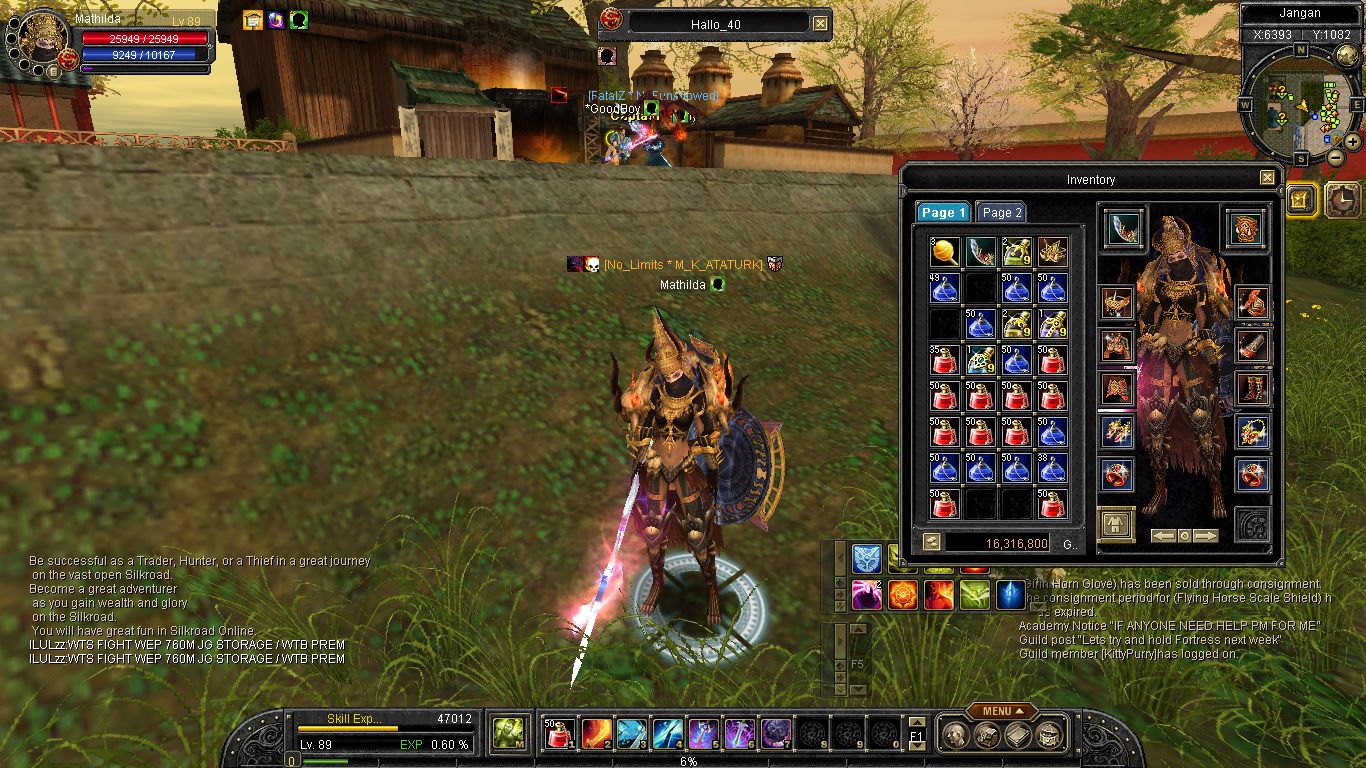Activate the flame slash skill in slot 2

point(597,734)
